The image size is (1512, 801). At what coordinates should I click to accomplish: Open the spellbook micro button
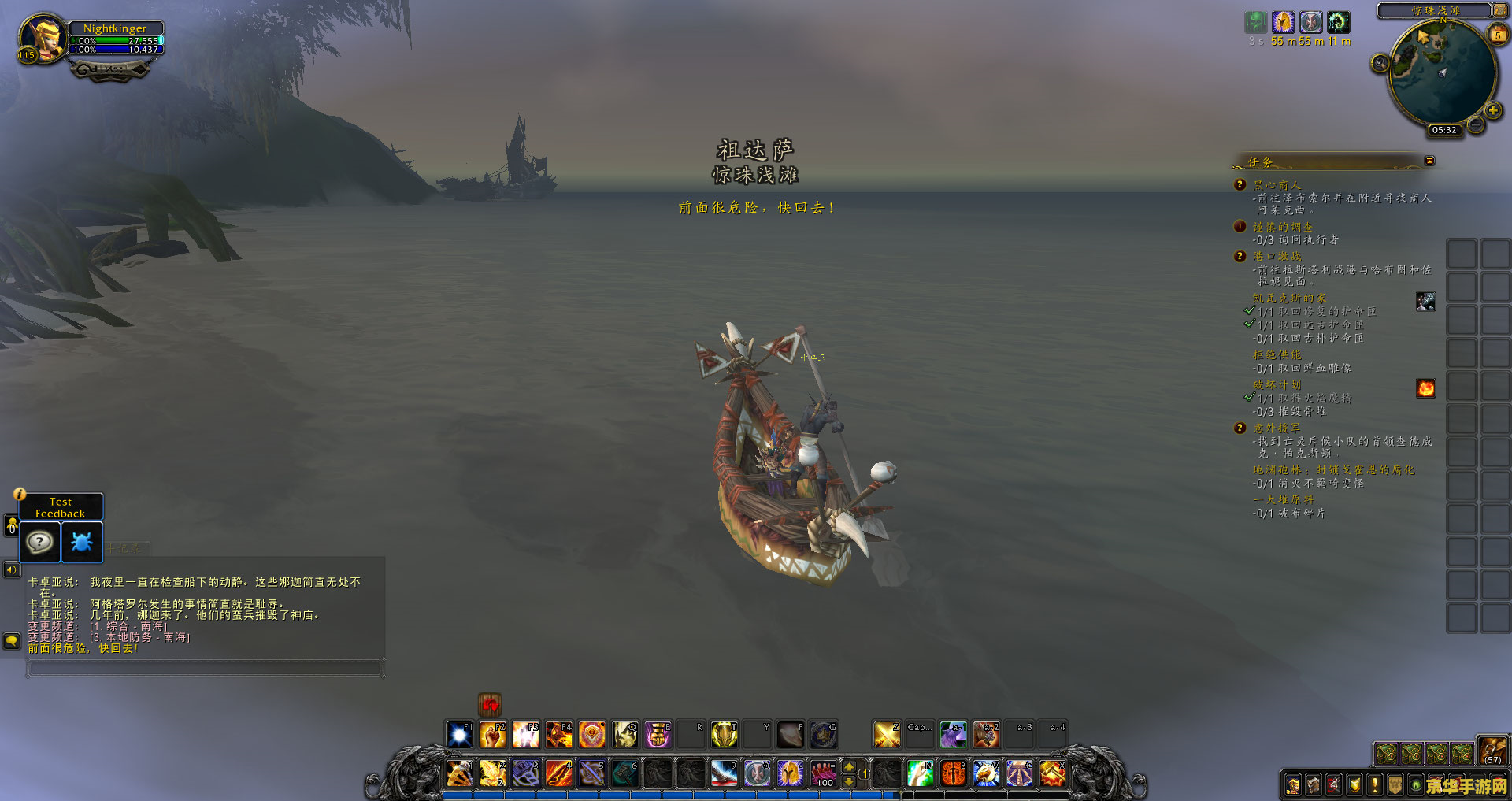pos(1313,784)
